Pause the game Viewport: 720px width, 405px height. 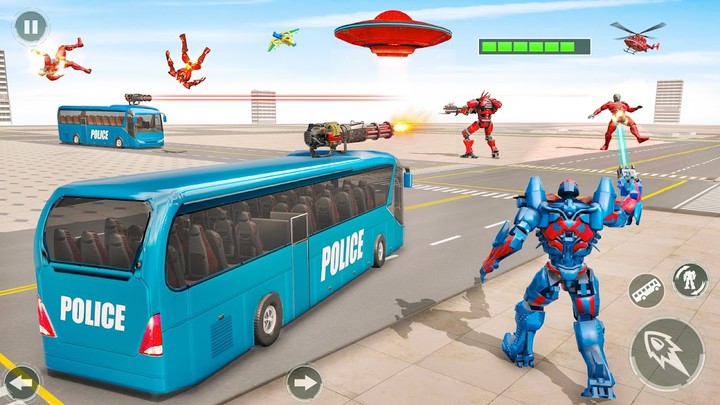(30, 27)
